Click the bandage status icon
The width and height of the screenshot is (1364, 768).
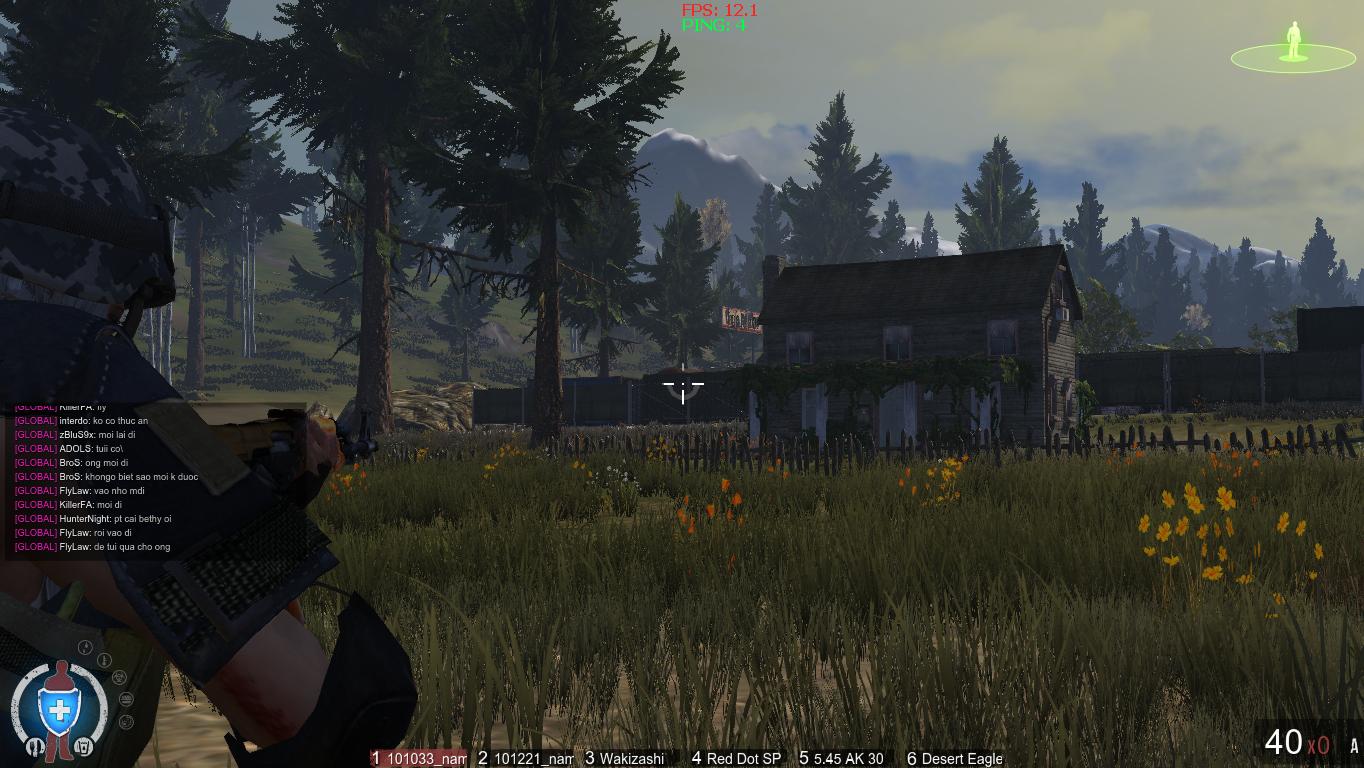[x=126, y=699]
